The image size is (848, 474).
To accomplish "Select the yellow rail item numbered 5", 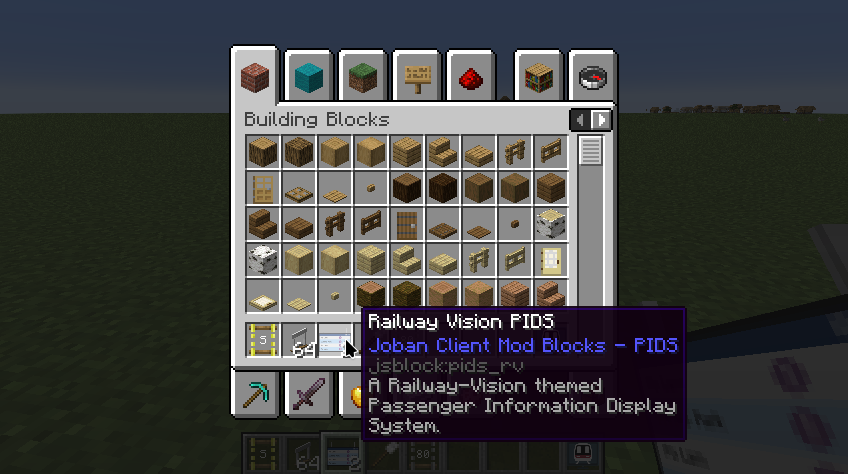I will pyautogui.click(x=263, y=342).
